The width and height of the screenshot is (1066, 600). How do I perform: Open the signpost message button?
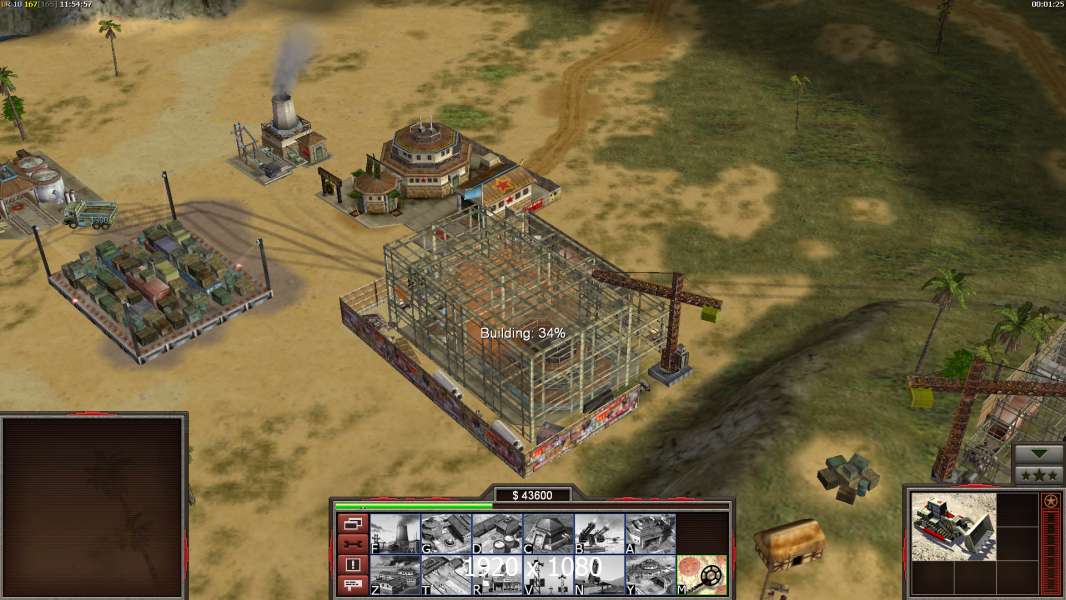pyautogui.click(x=352, y=586)
